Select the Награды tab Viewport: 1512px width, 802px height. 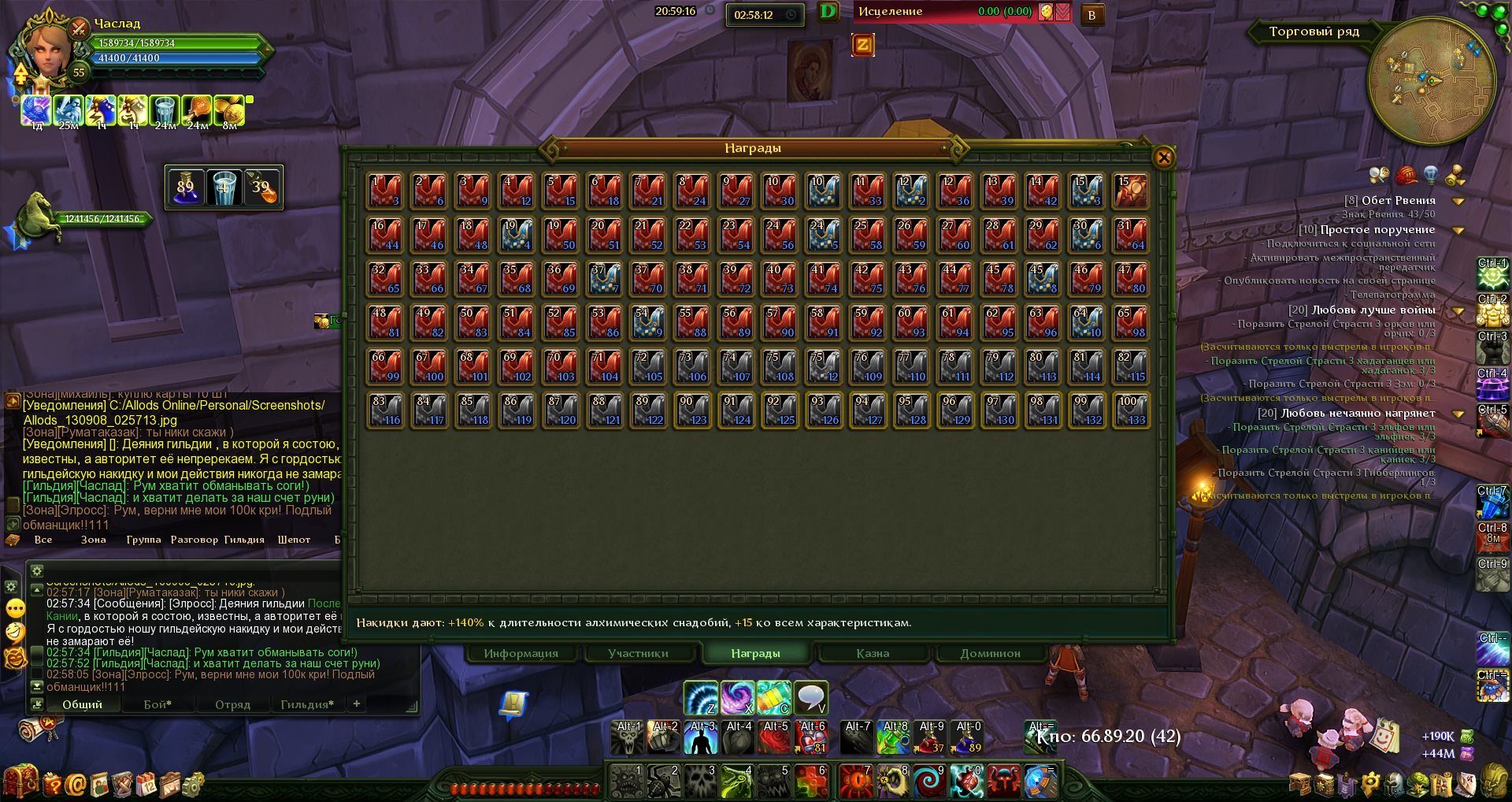click(755, 653)
